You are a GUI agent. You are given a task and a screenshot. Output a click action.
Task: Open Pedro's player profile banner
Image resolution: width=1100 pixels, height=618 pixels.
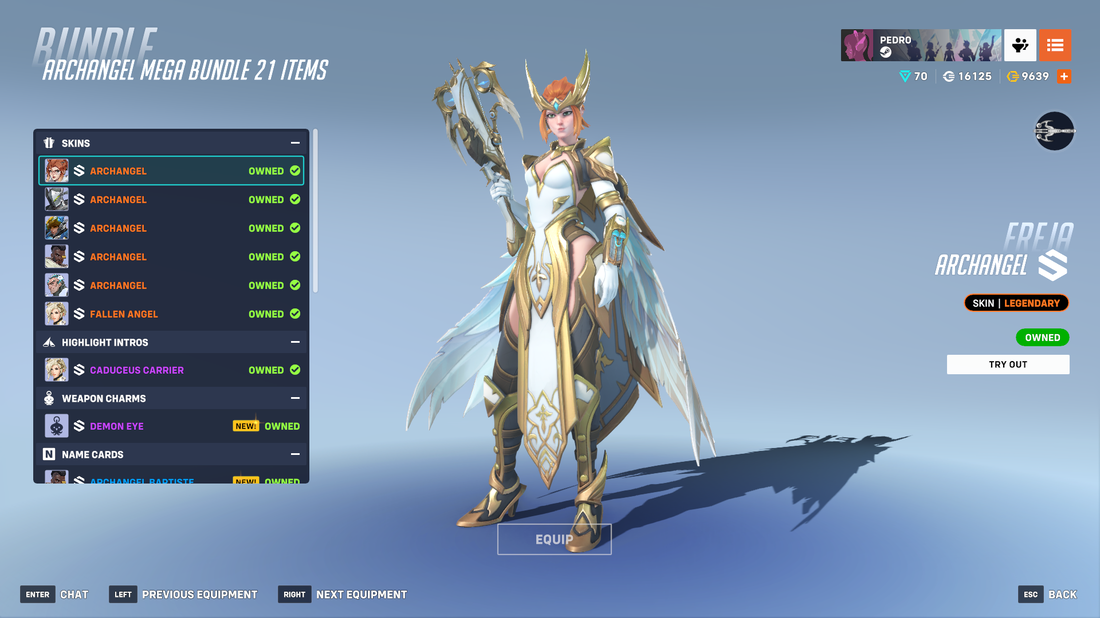pyautogui.click(x=920, y=45)
